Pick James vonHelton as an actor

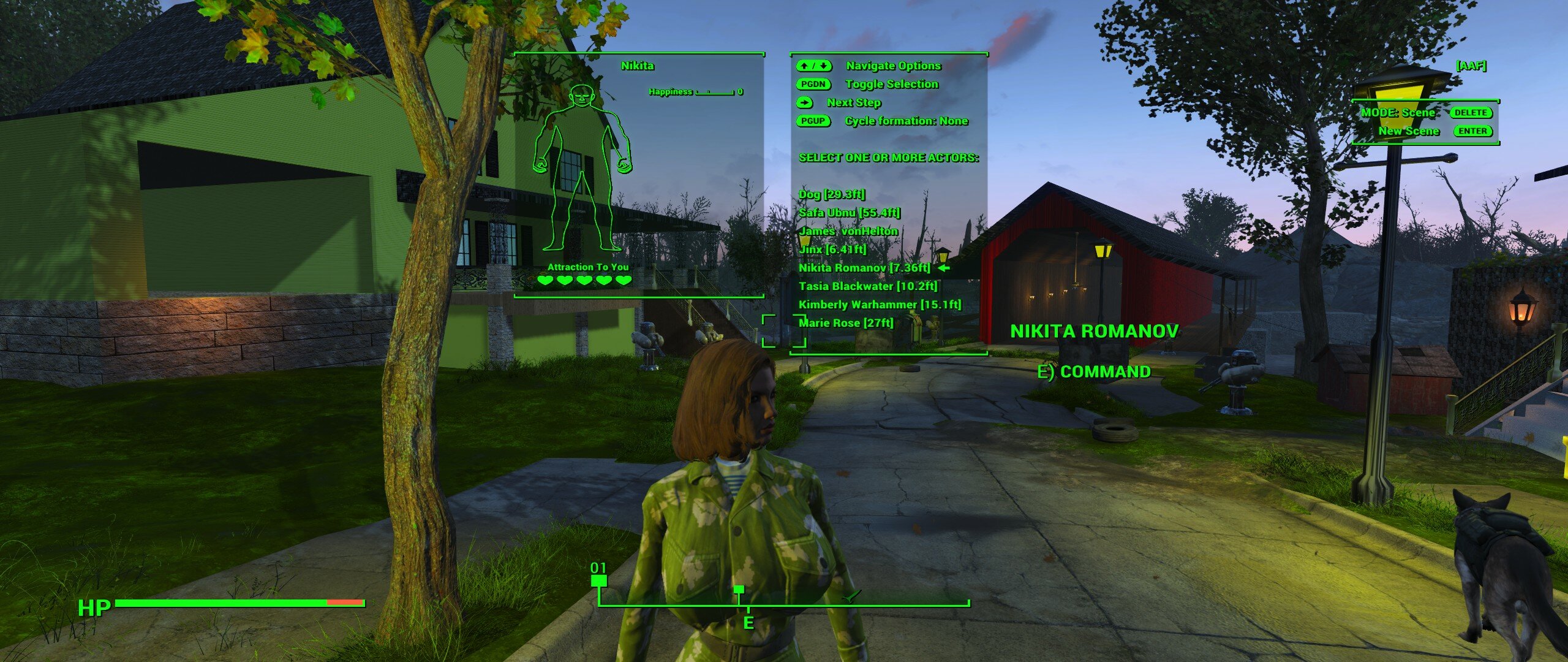click(848, 231)
